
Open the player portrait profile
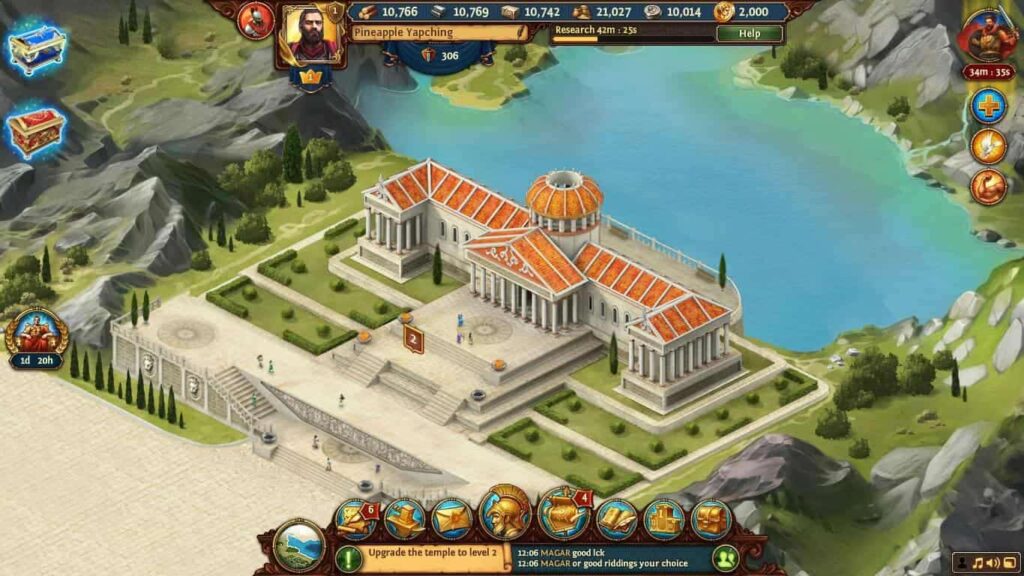312,34
